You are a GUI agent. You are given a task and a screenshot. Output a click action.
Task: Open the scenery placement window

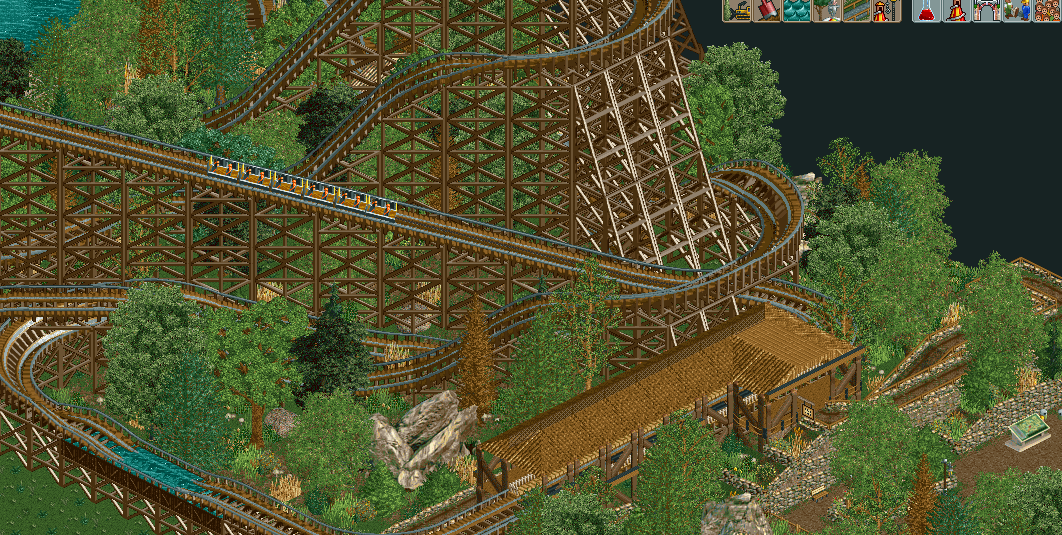(826, 11)
